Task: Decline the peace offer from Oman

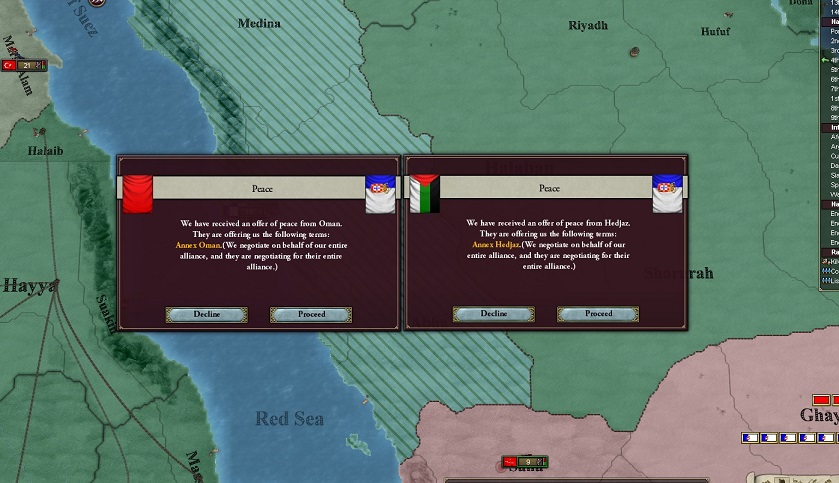Action: [193, 314]
